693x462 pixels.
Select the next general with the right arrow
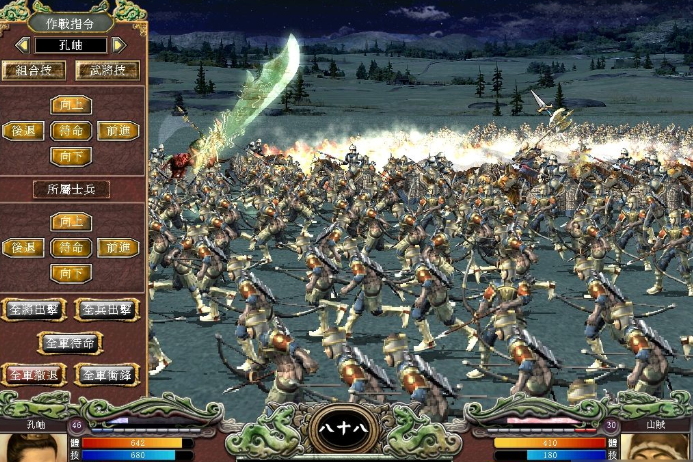tap(119, 45)
